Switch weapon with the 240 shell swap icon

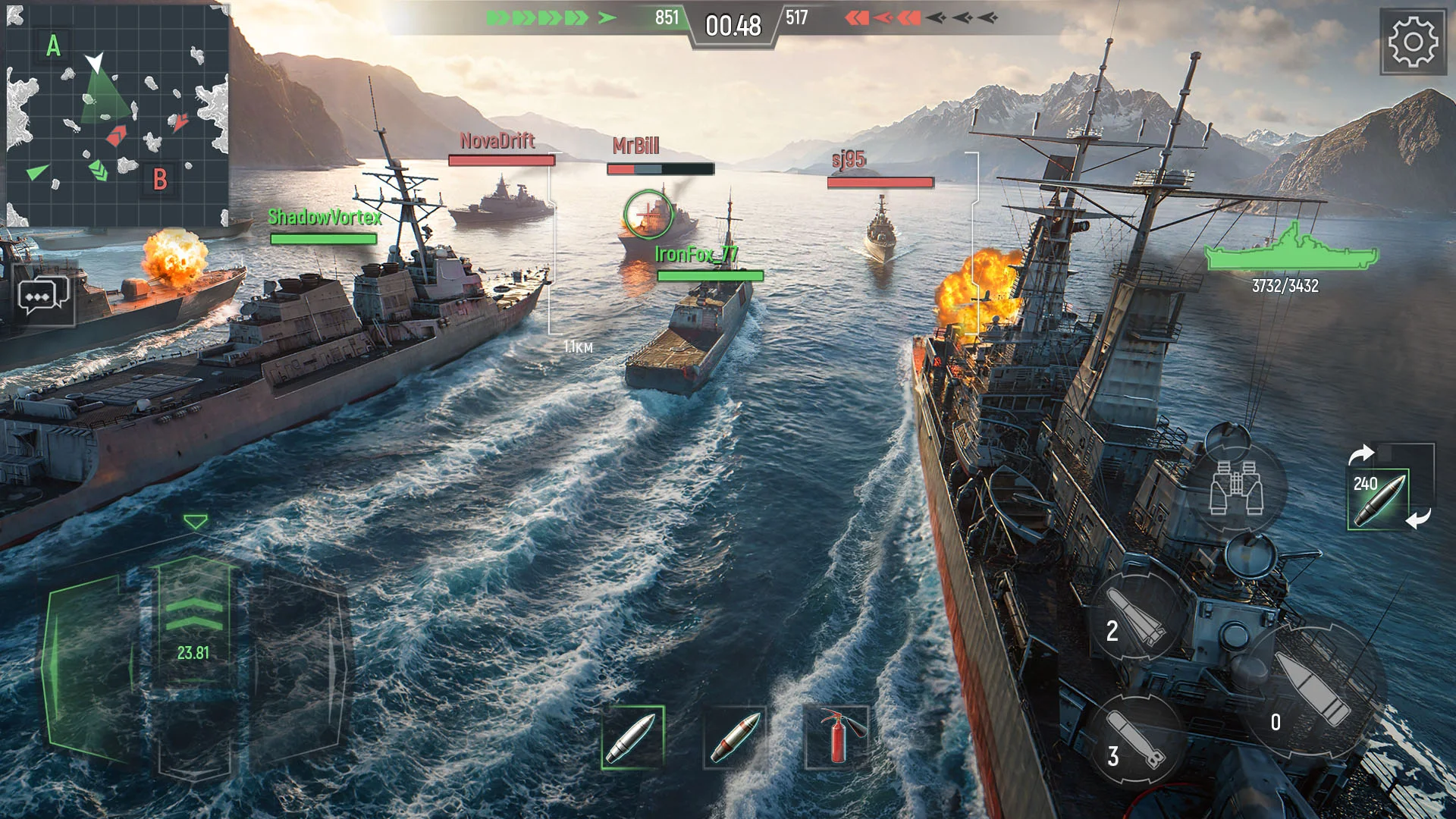(x=1378, y=498)
